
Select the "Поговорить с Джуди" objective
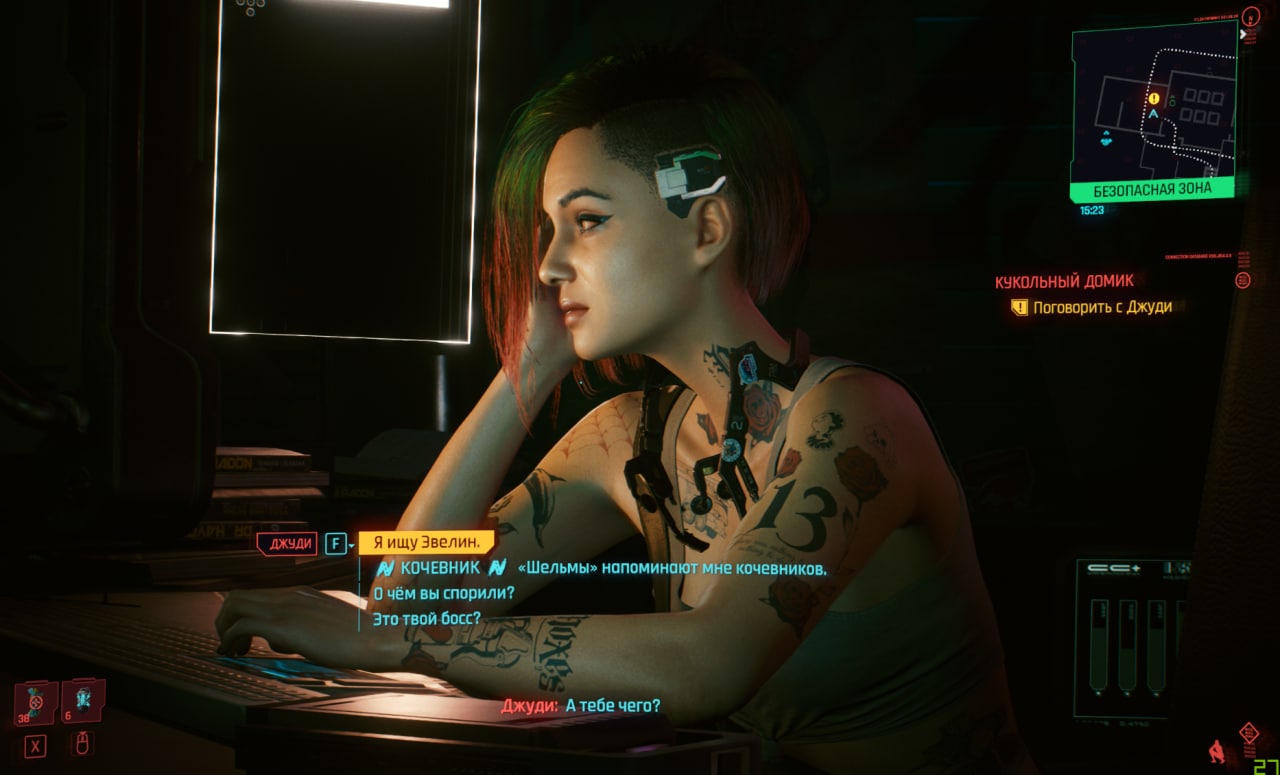(1102, 307)
